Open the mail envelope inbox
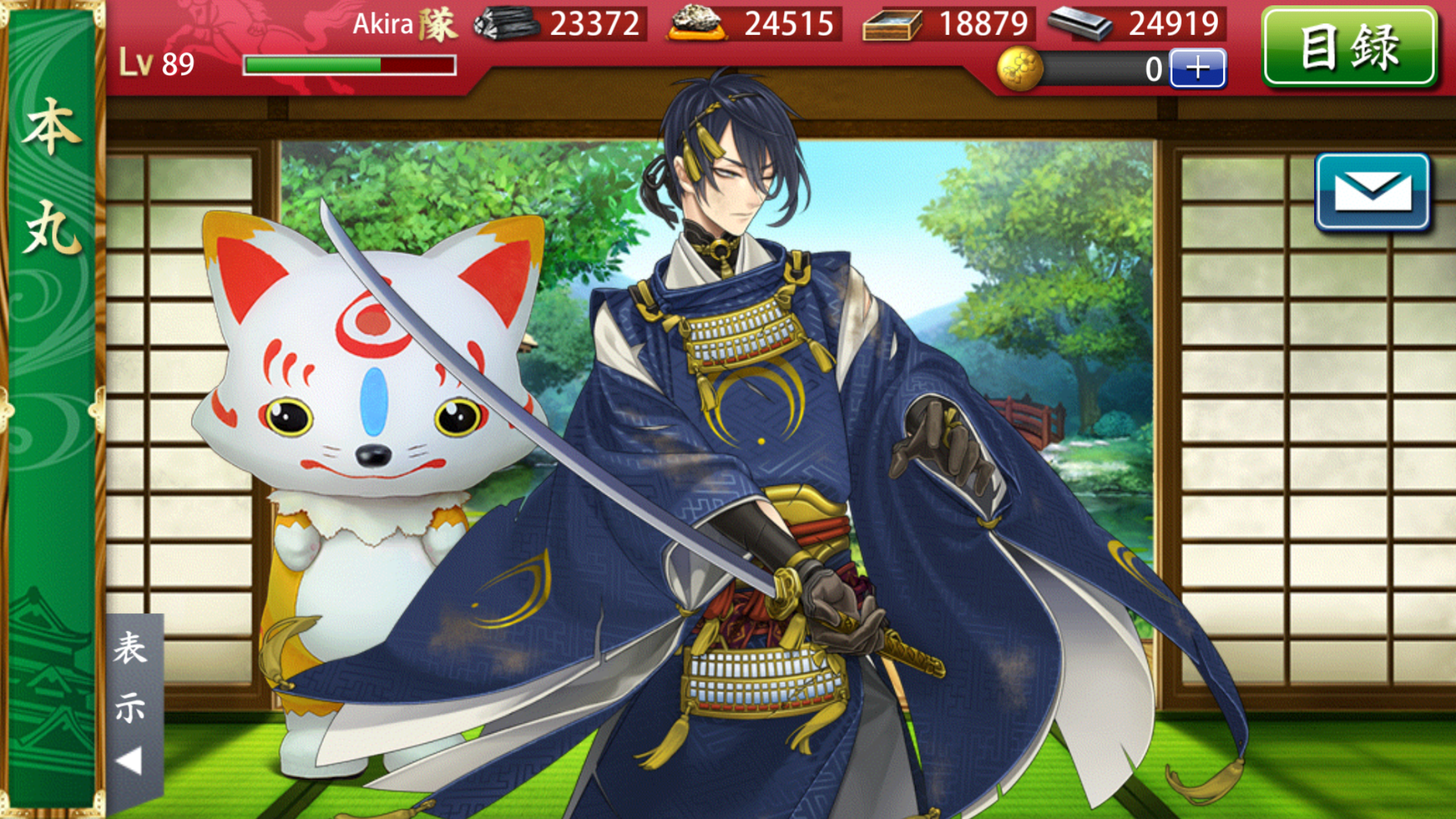Image resolution: width=1456 pixels, height=819 pixels. 1372,191
